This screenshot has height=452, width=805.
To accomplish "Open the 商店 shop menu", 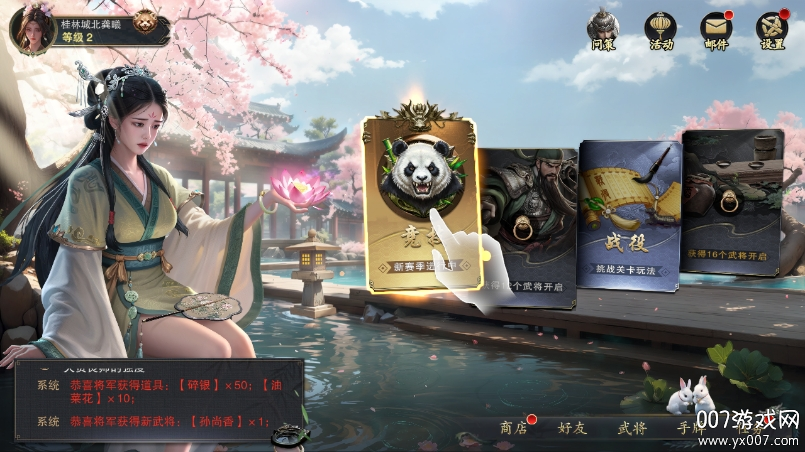I will [514, 428].
